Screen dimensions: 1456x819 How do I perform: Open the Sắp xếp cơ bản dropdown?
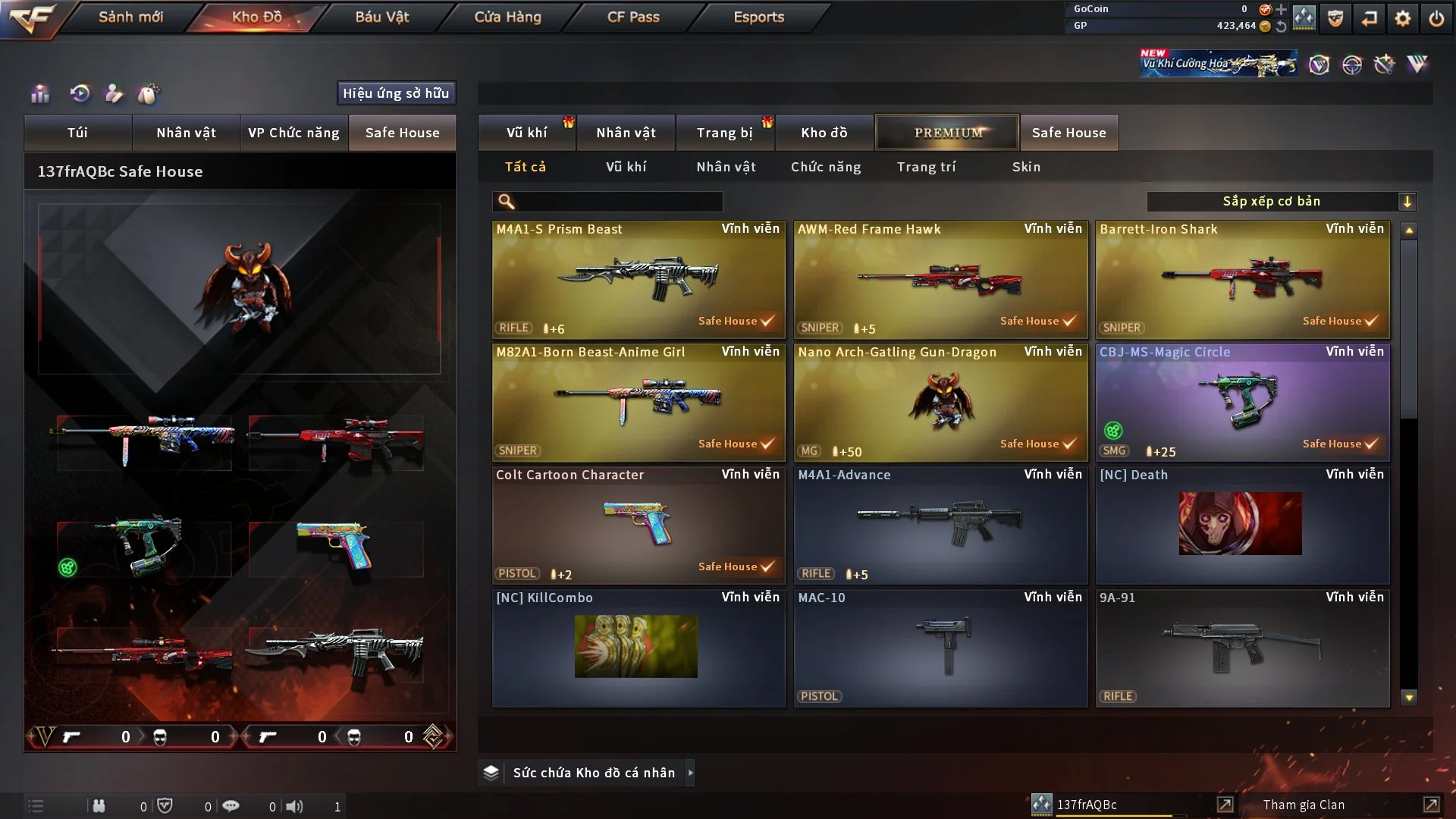coord(1281,202)
